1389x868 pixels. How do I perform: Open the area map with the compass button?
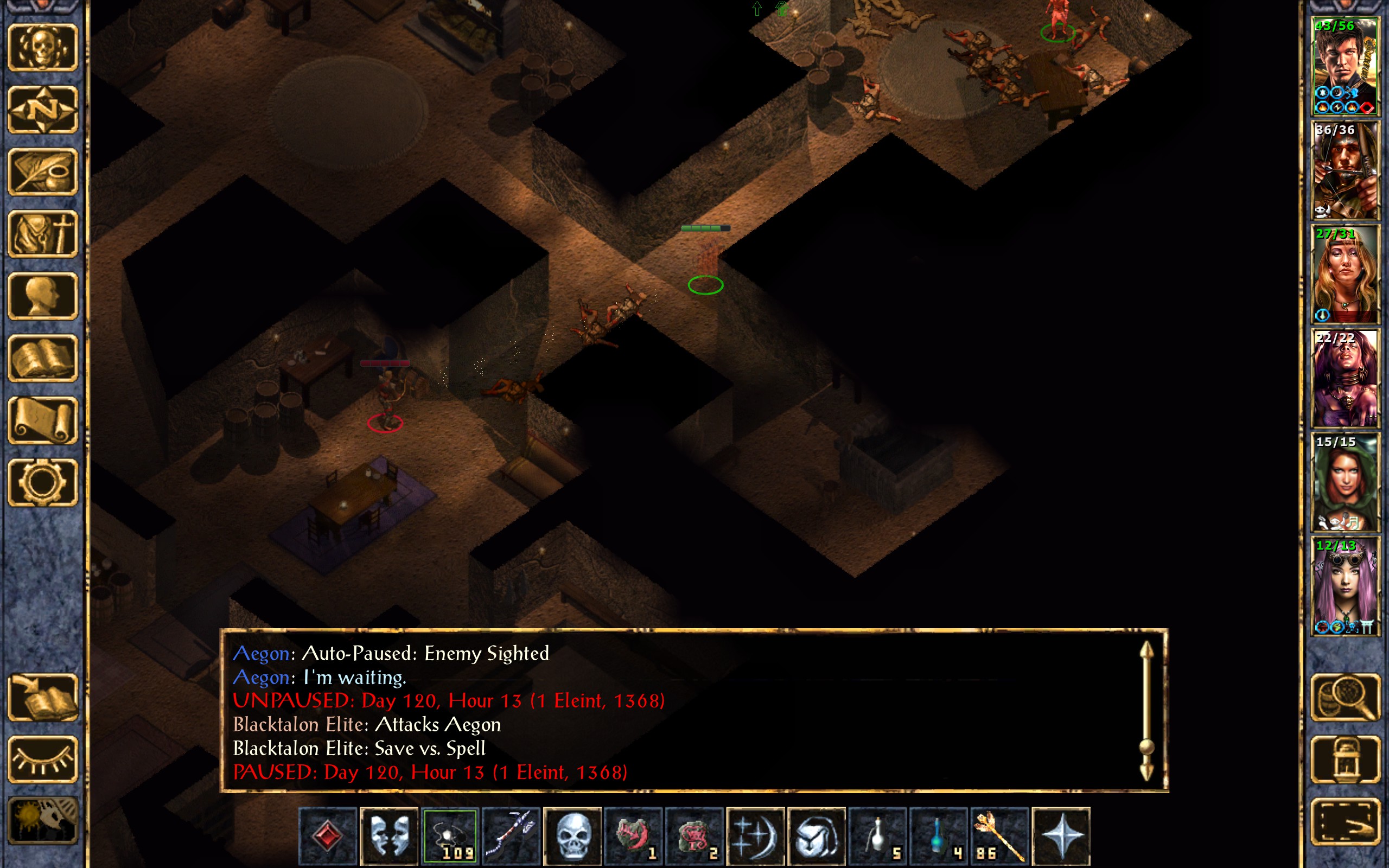43,110
